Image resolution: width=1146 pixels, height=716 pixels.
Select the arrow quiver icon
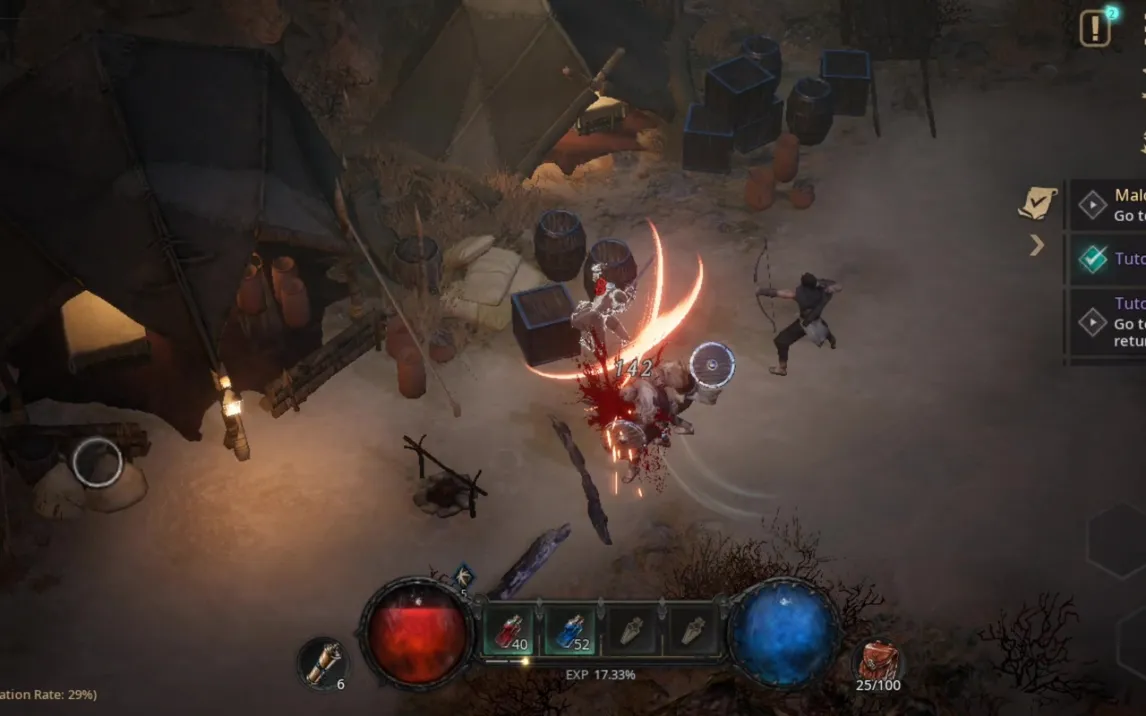click(322, 664)
